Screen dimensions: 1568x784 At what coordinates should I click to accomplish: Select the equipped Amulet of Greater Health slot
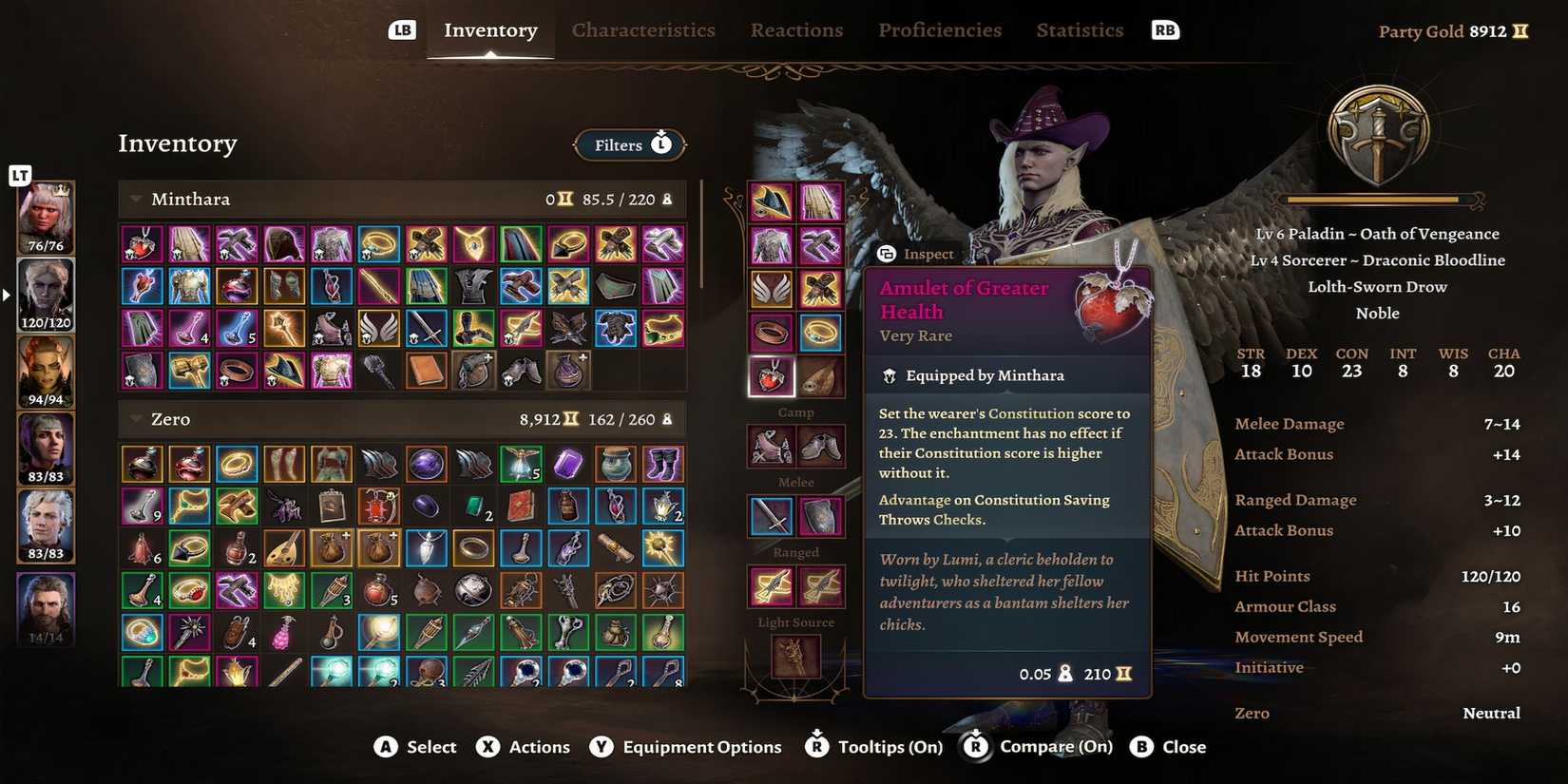pyautogui.click(x=770, y=376)
